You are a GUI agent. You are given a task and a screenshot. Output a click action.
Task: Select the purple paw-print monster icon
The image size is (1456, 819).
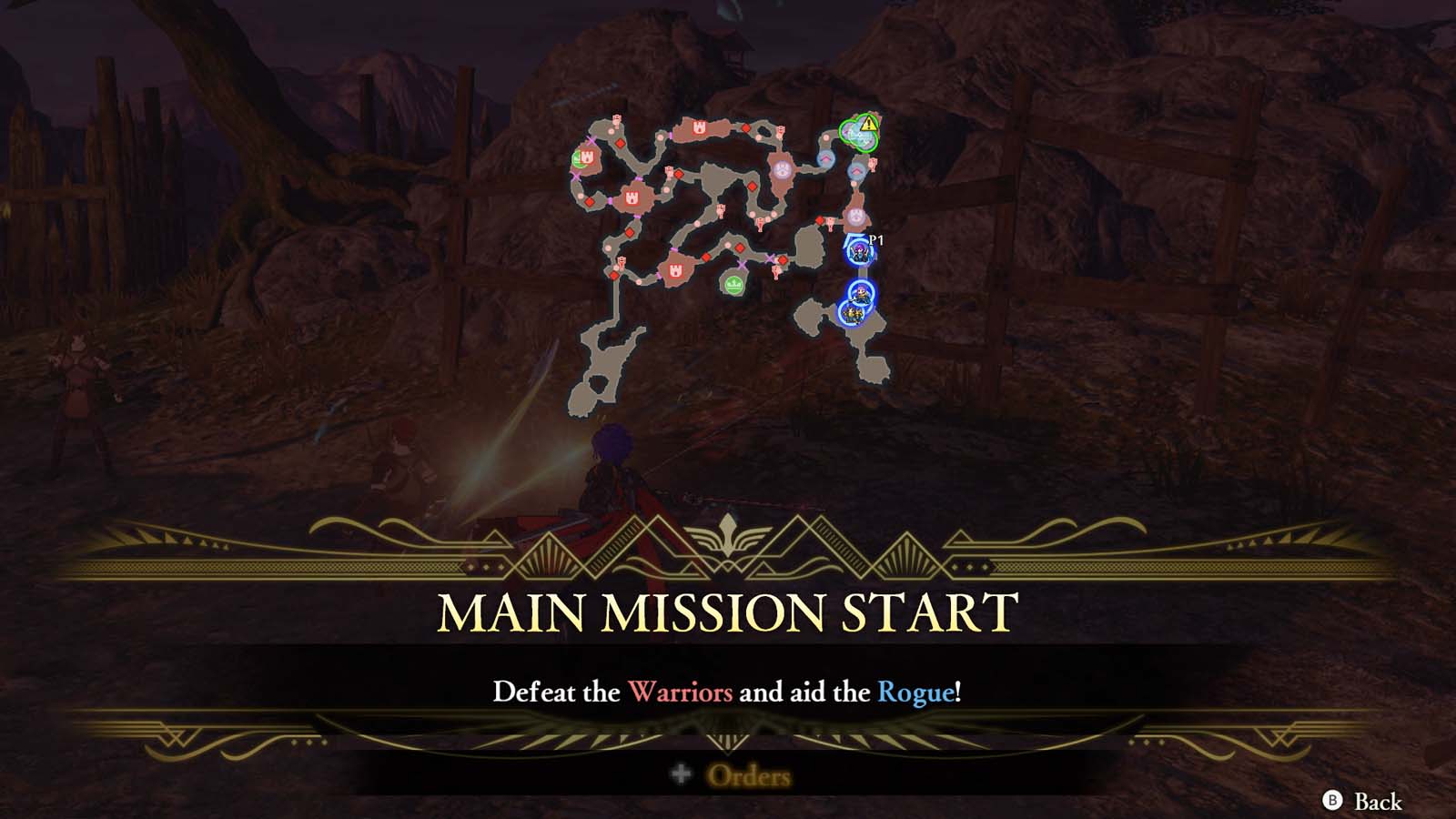[782, 169]
